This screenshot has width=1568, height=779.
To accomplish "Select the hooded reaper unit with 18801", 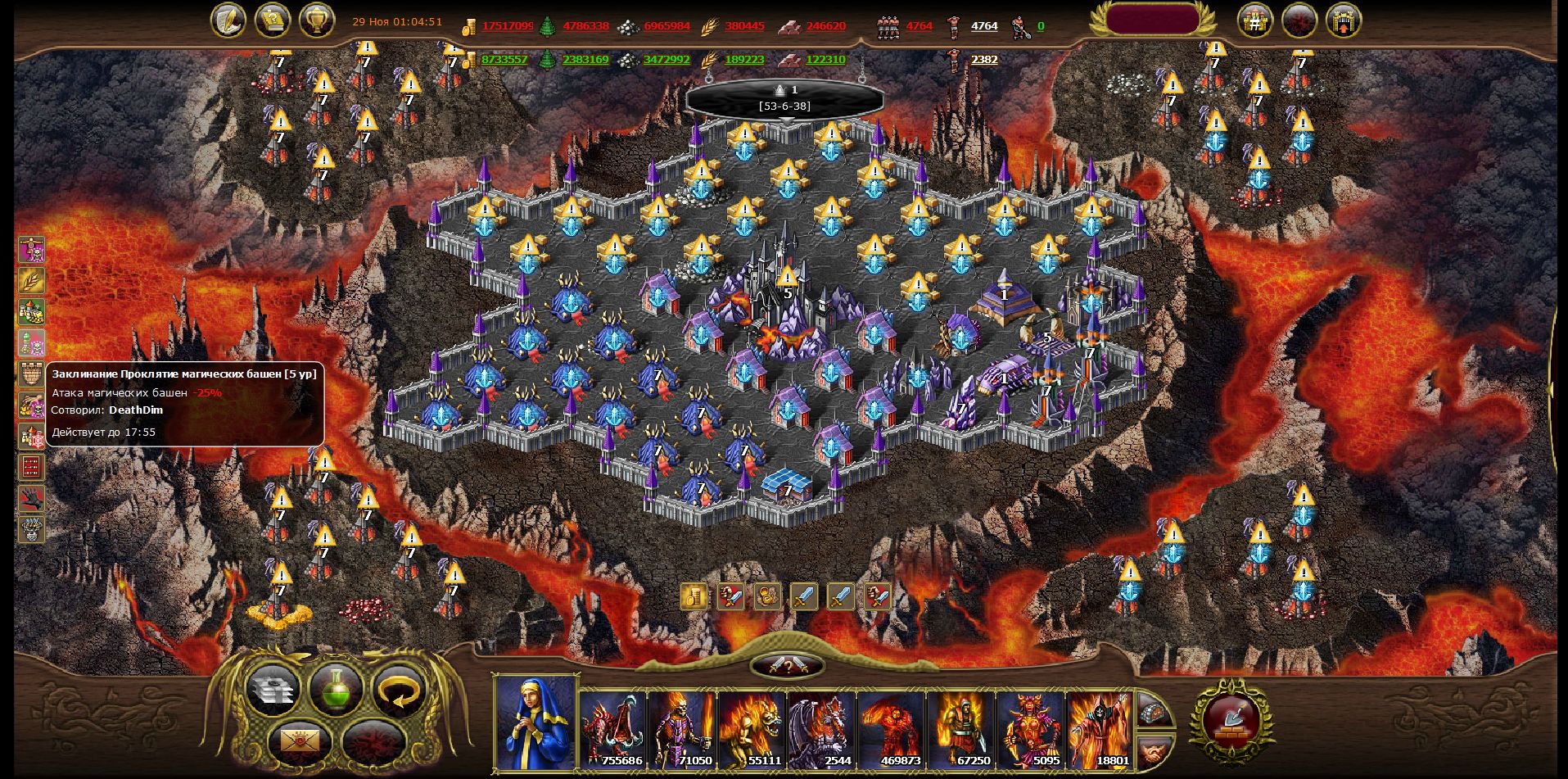I will [1100, 729].
